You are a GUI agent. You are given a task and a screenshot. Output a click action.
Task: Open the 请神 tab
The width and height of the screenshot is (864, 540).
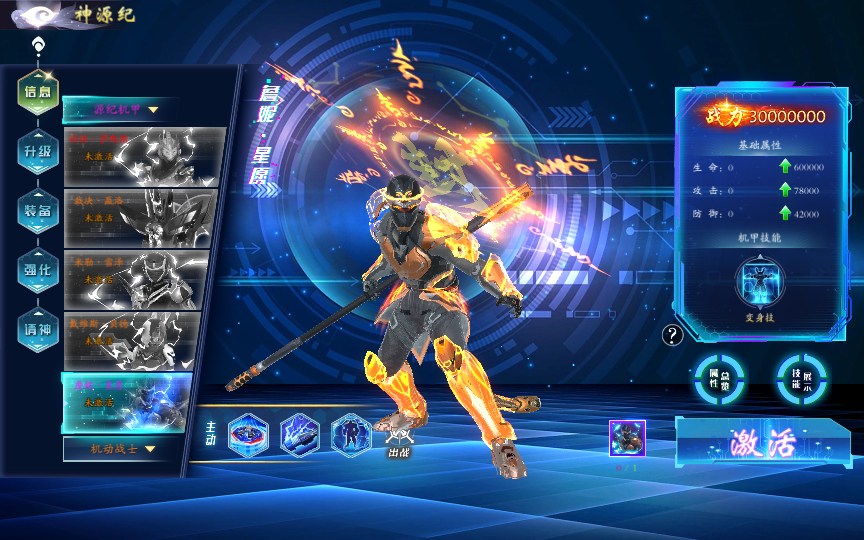click(x=37, y=328)
